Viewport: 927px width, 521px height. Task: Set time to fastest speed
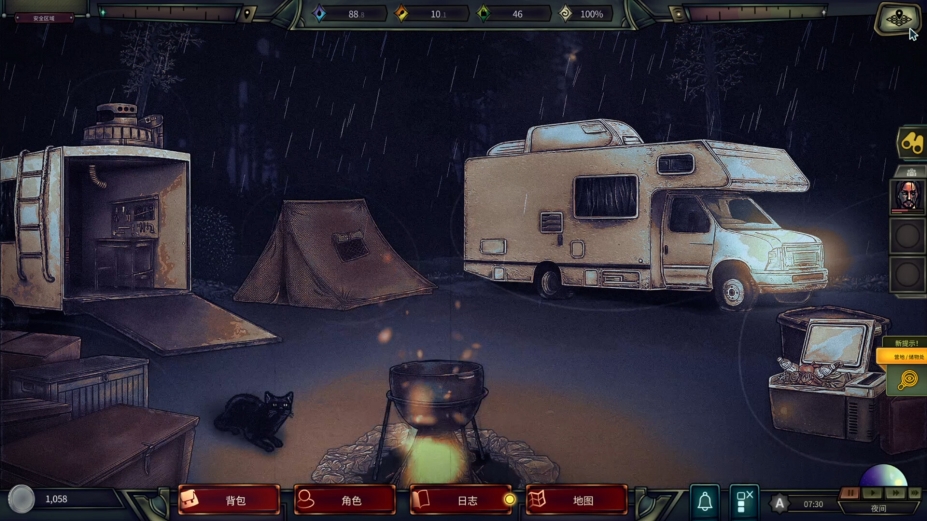(914, 492)
